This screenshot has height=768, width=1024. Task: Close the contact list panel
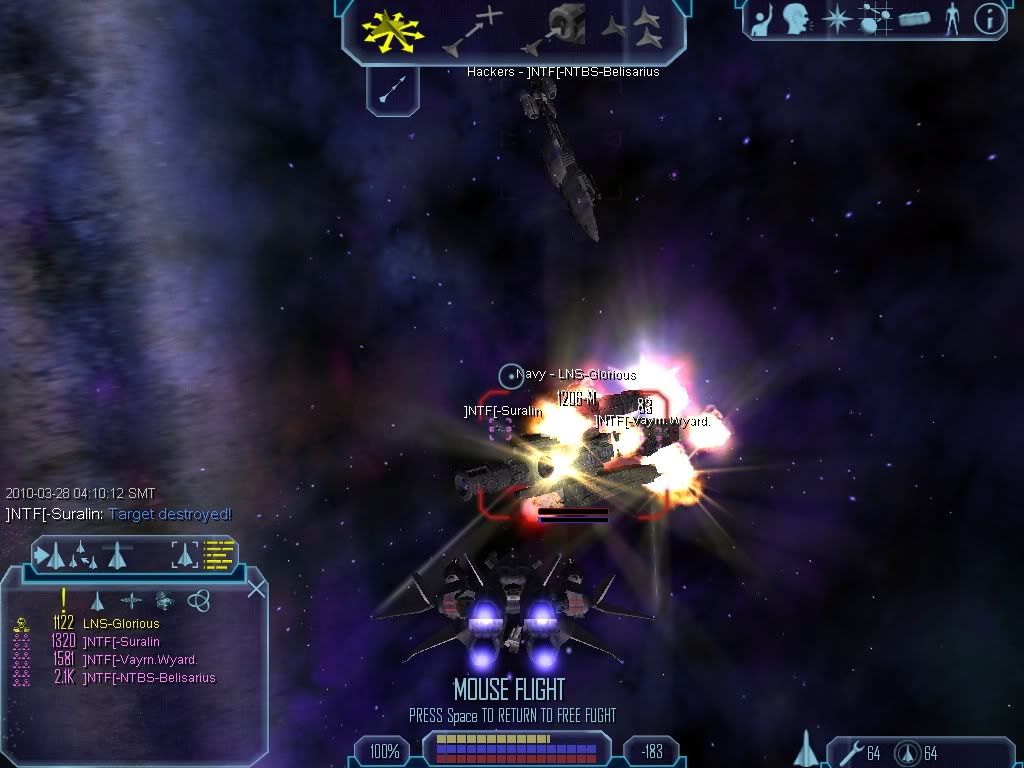(256, 588)
